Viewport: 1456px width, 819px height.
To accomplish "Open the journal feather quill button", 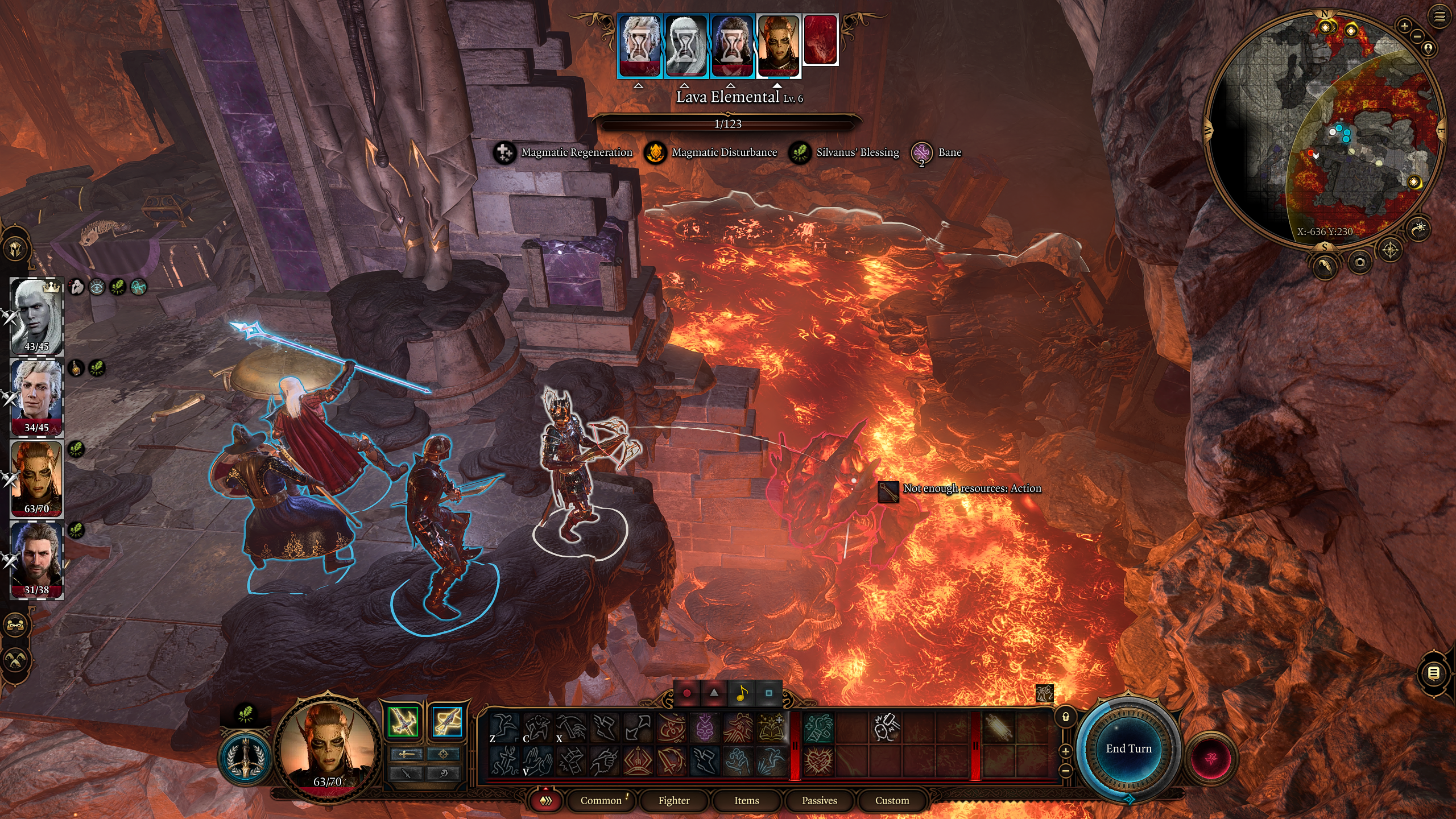I will point(1325,265).
